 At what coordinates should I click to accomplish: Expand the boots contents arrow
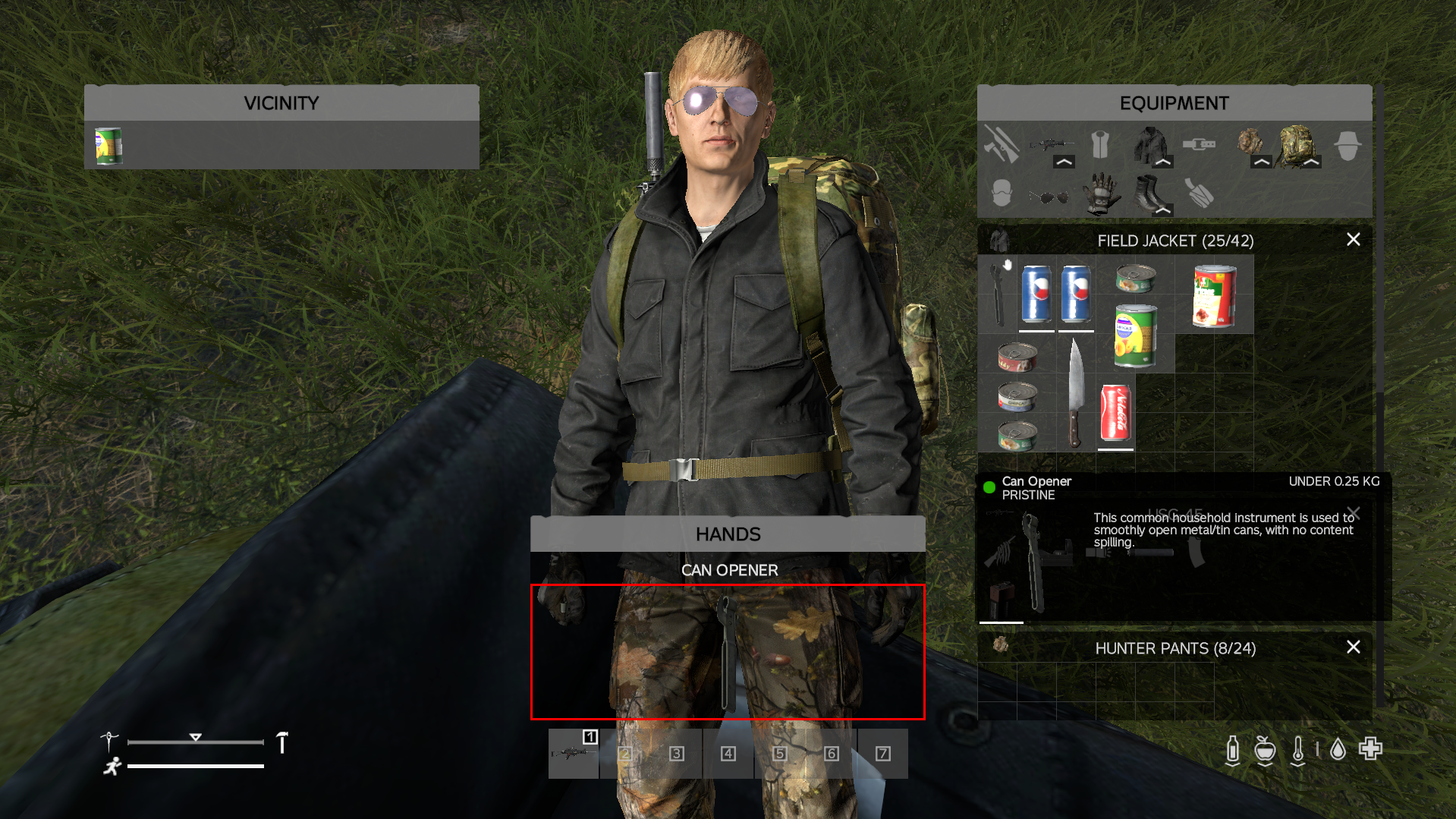click(1163, 210)
